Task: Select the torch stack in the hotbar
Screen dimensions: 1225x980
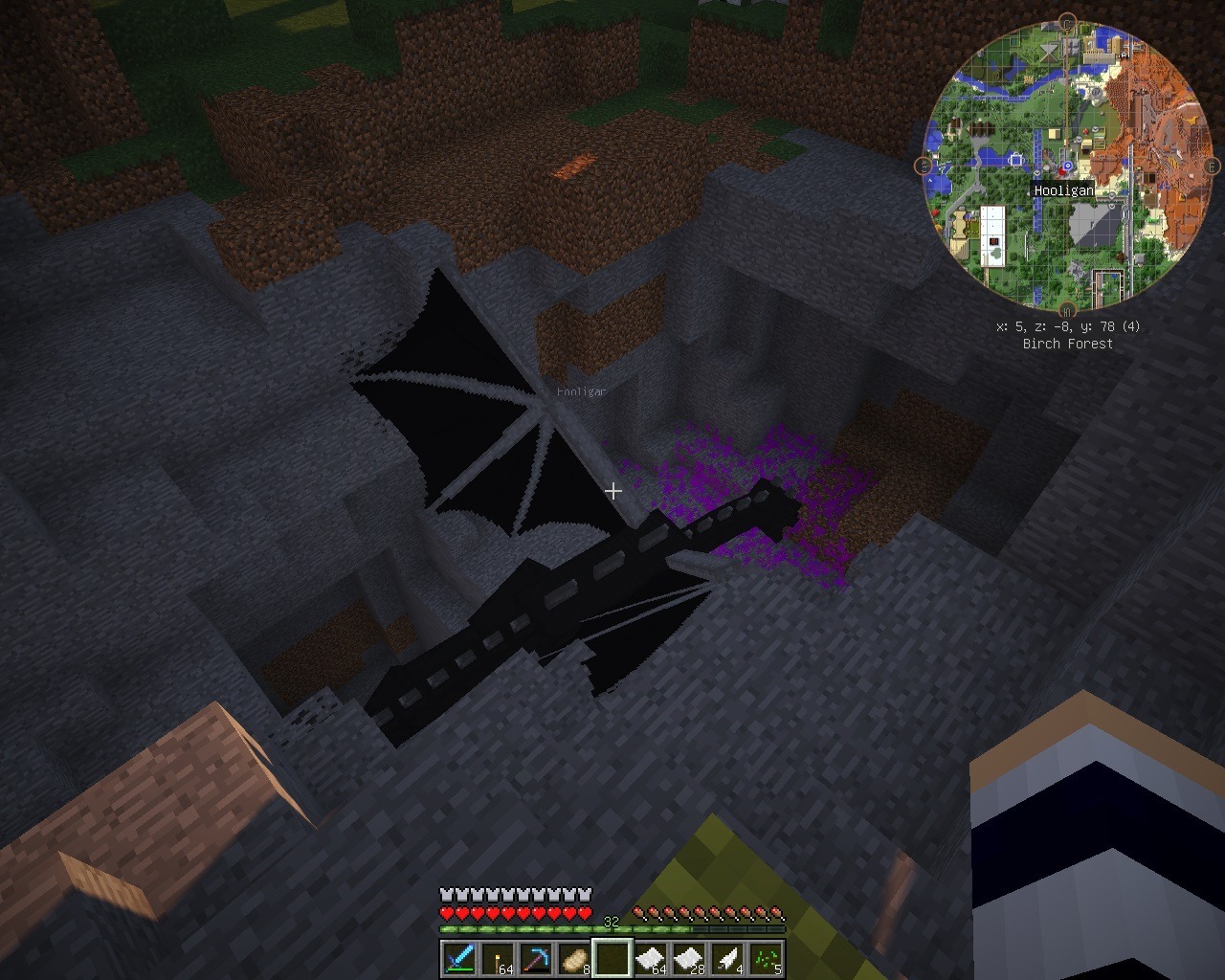Action: pos(498,958)
